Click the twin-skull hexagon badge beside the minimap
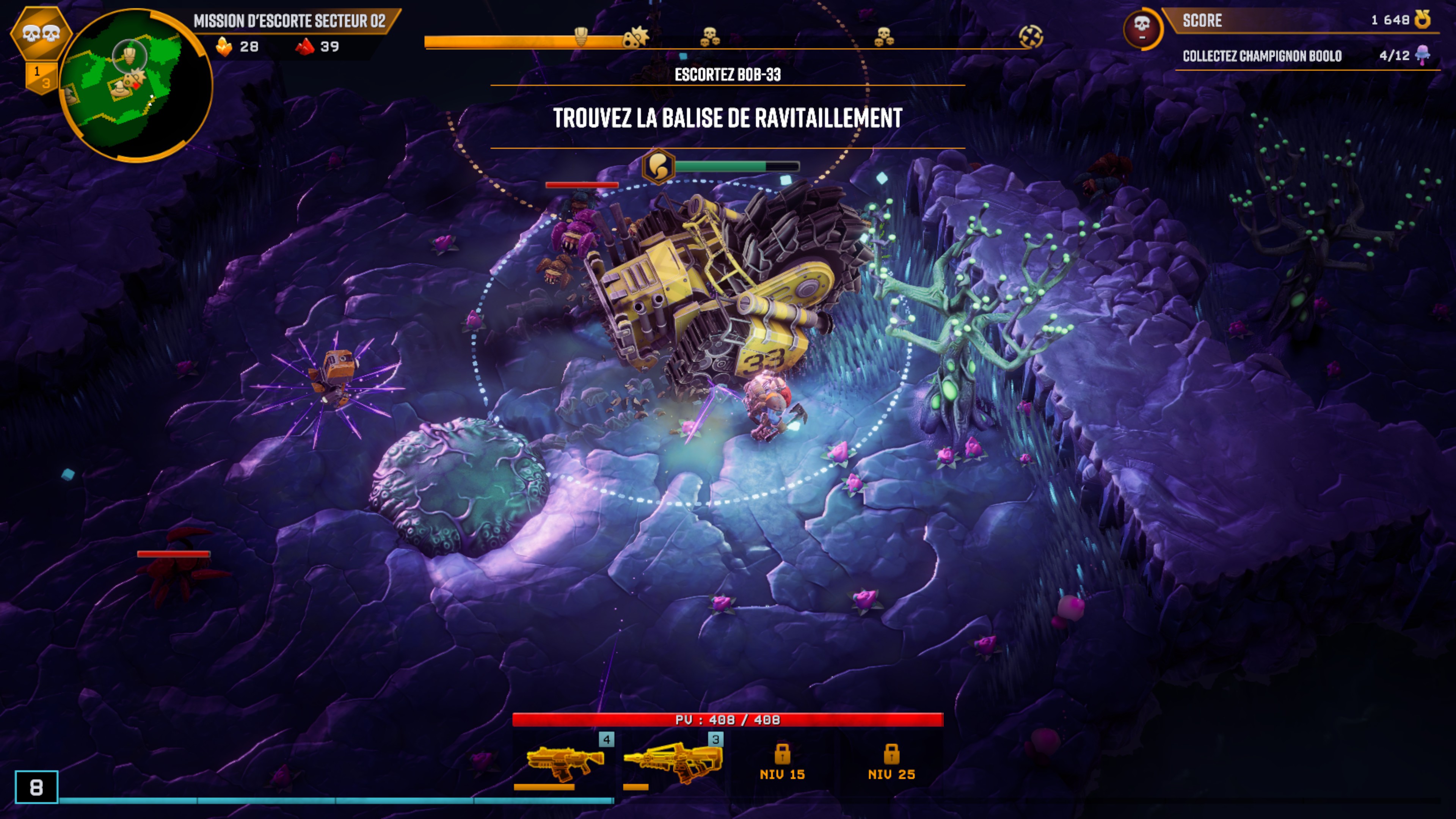The image size is (1456, 819). point(41,33)
